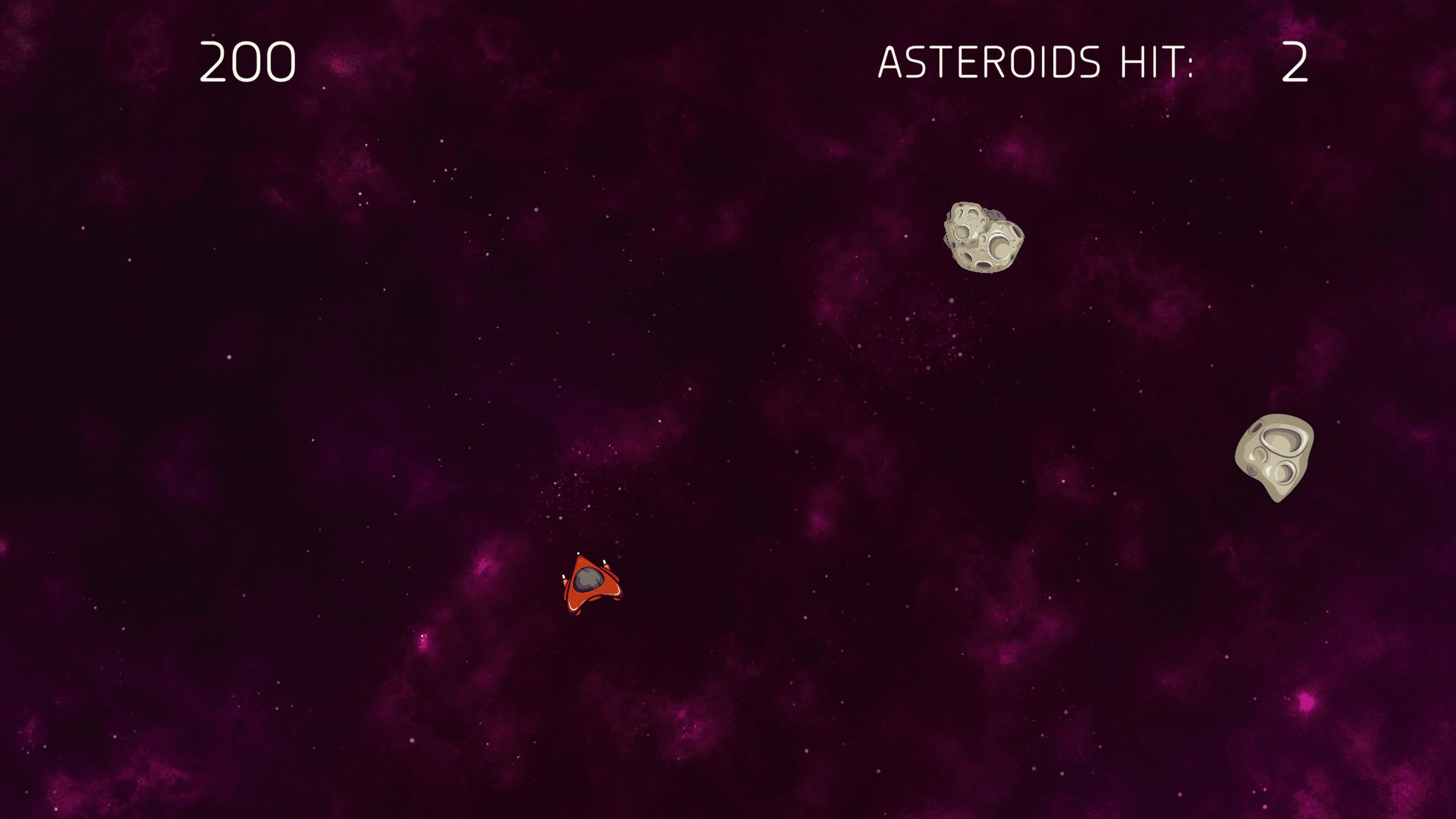Click the dark space at screen center

728,409
